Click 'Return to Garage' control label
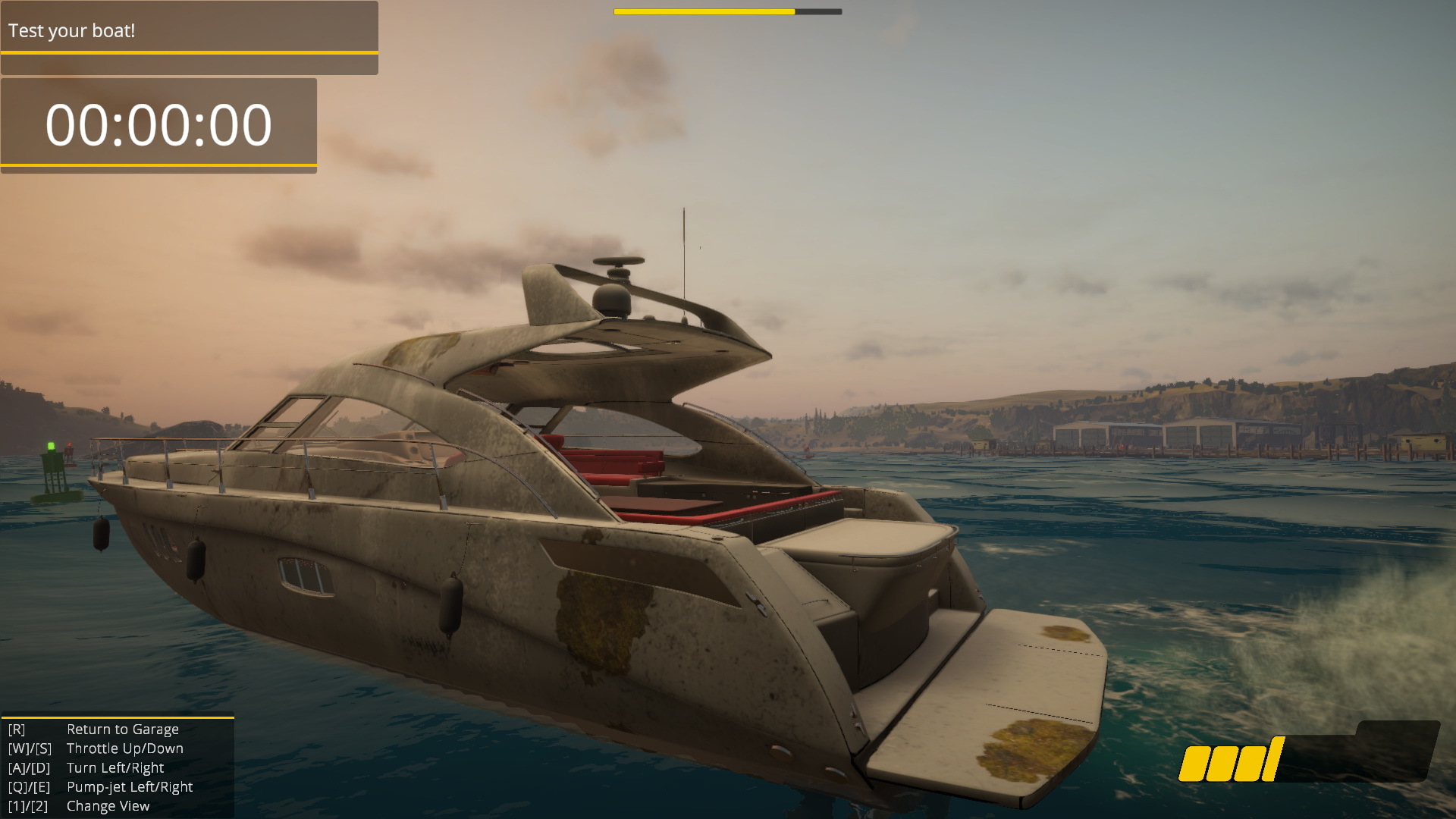Screen dimensions: 1456x819 coord(123,729)
